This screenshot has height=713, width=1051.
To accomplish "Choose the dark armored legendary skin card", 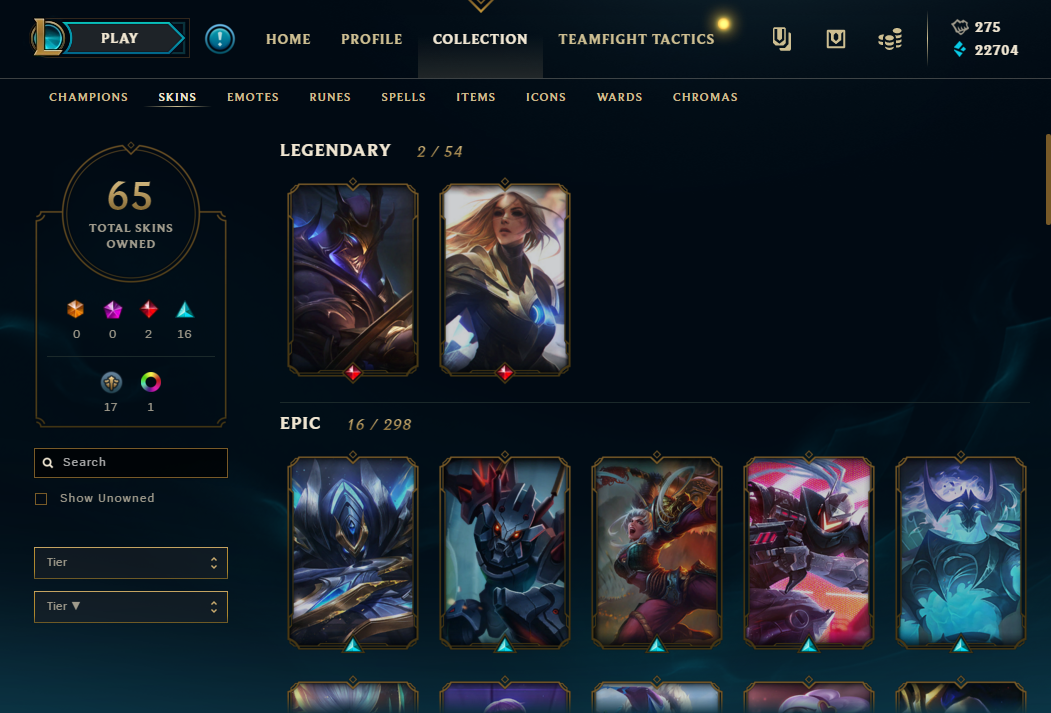I will point(353,280).
